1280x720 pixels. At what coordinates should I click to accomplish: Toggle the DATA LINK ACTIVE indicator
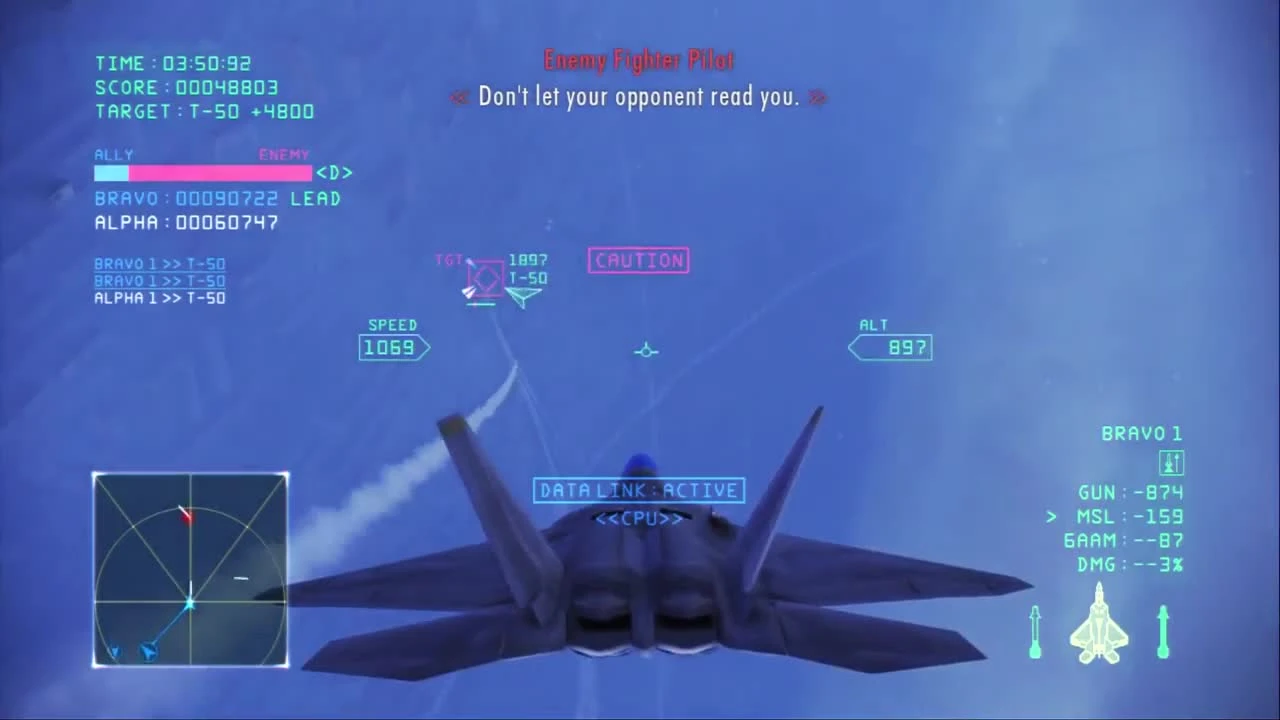639,490
